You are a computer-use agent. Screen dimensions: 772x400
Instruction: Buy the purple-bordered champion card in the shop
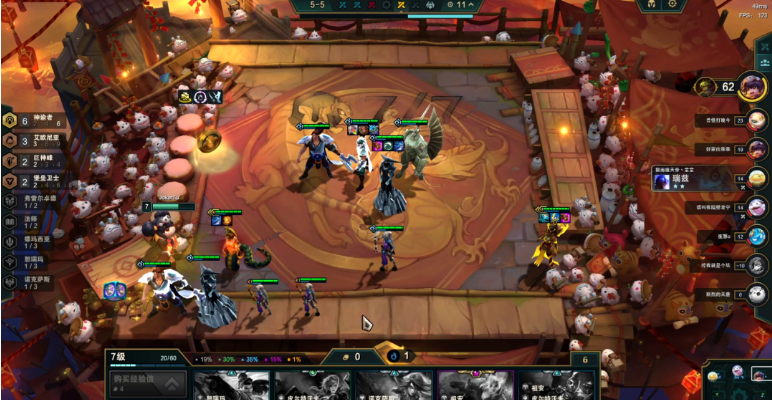click(475, 386)
